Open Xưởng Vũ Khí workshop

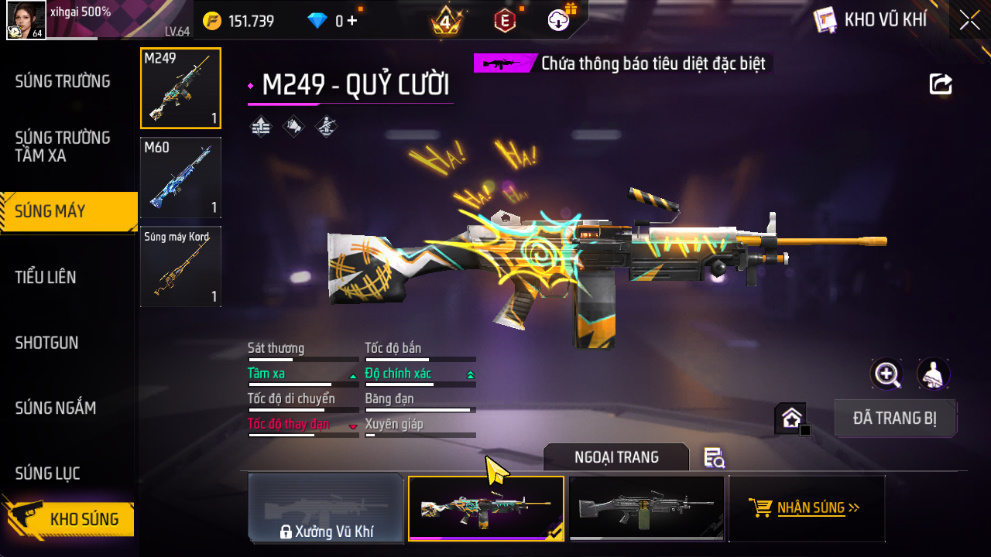[x=326, y=508]
